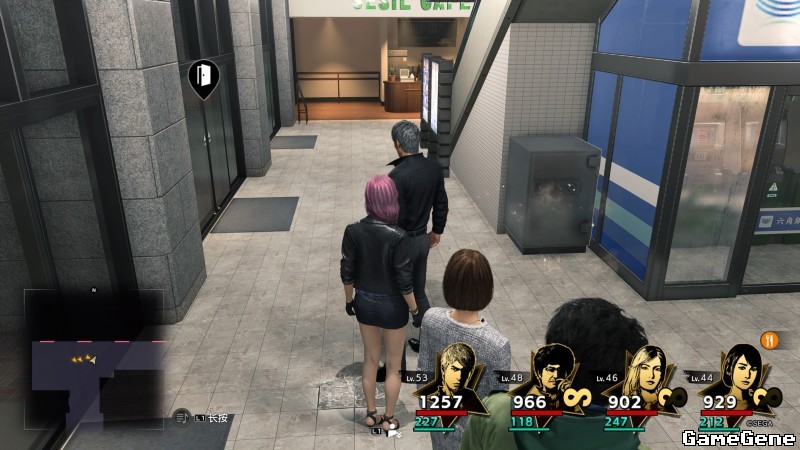Click the orange fork-and-knife status icon
This screenshot has width=800, height=450.
pos(770,339)
